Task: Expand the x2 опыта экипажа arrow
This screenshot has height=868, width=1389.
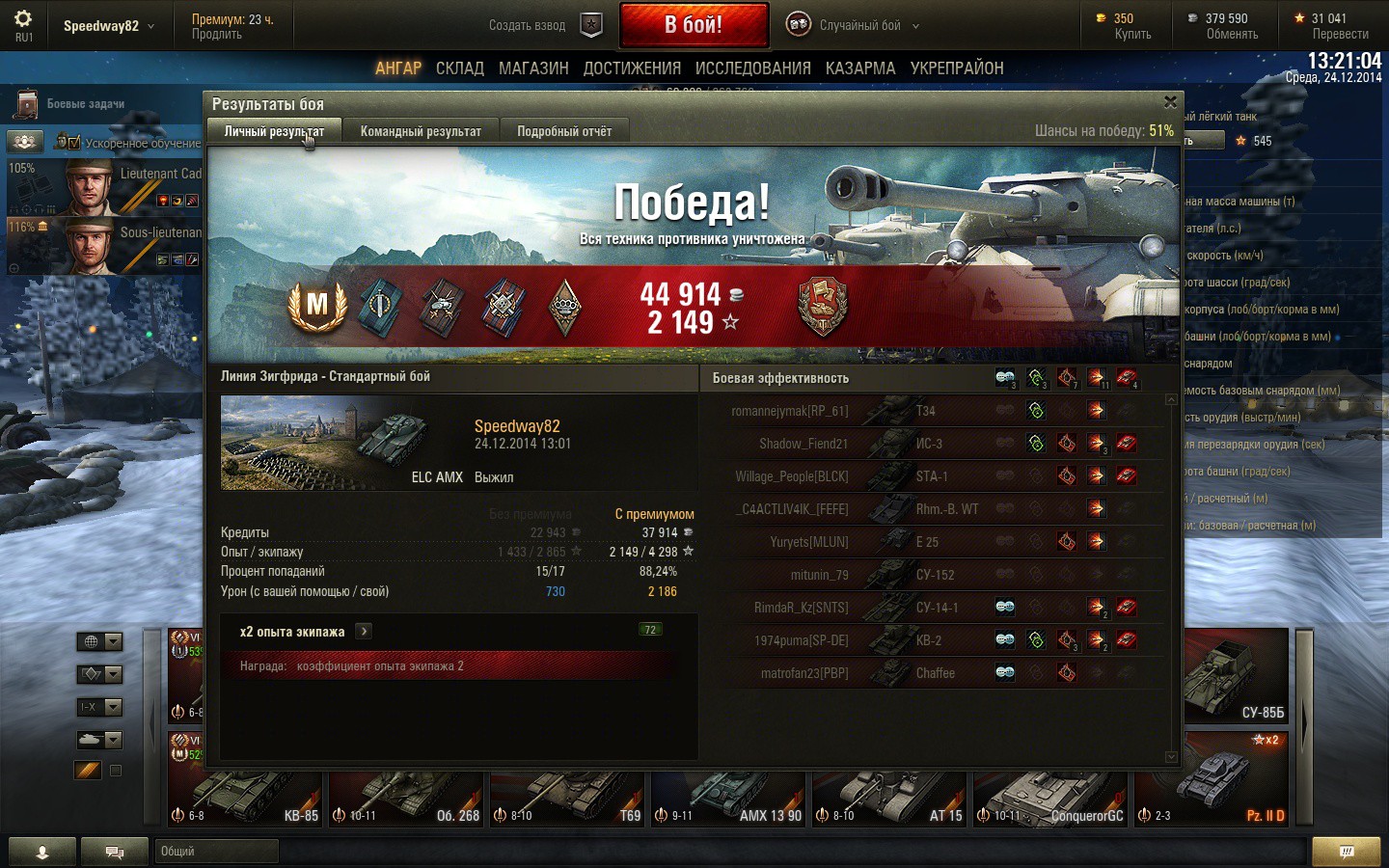Action: click(364, 632)
